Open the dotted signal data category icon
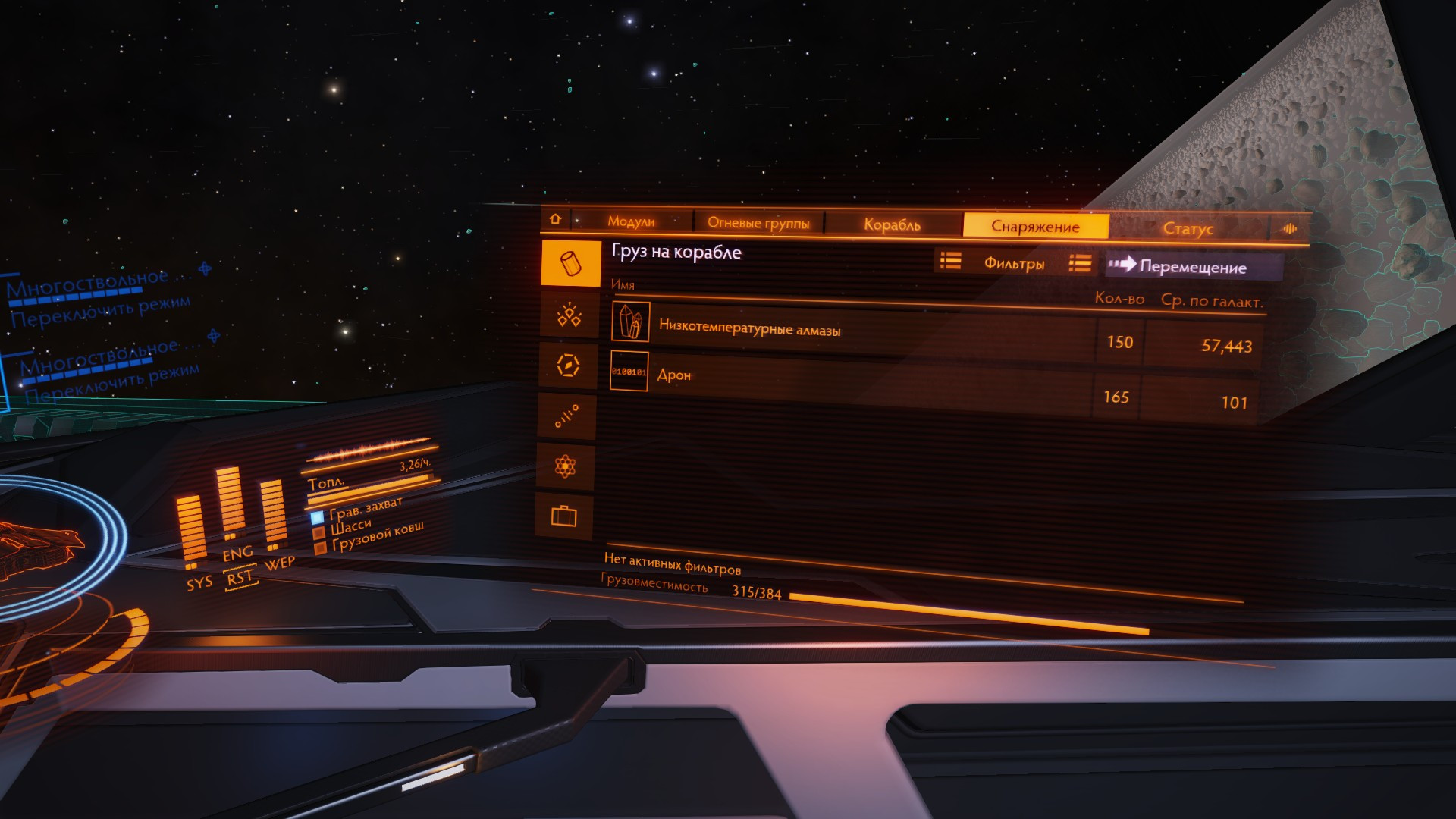1456x819 pixels. (x=566, y=416)
